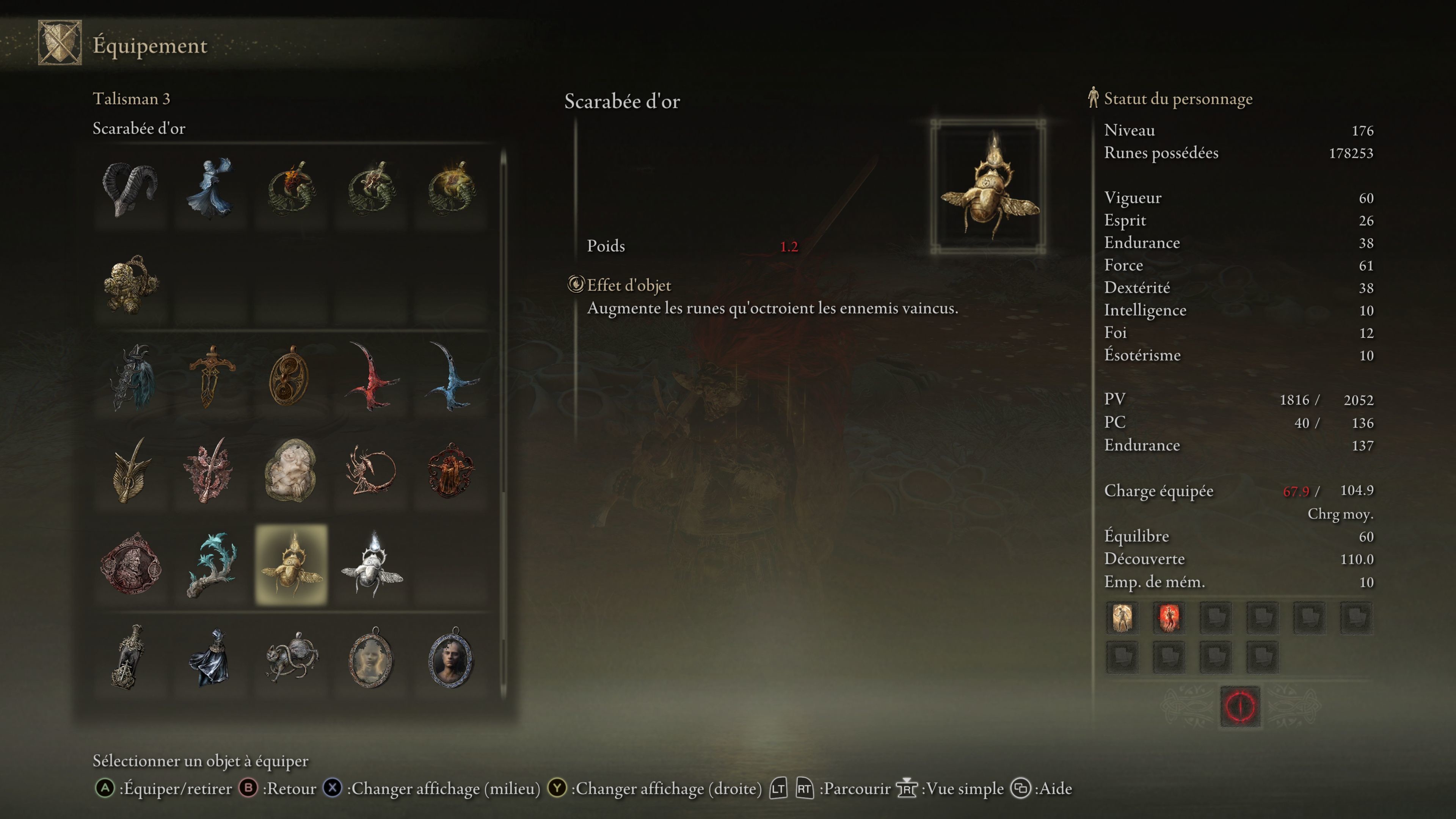Pick the blue cloaked figure talisman
The height and width of the screenshot is (819, 1456).
click(210, 657)
